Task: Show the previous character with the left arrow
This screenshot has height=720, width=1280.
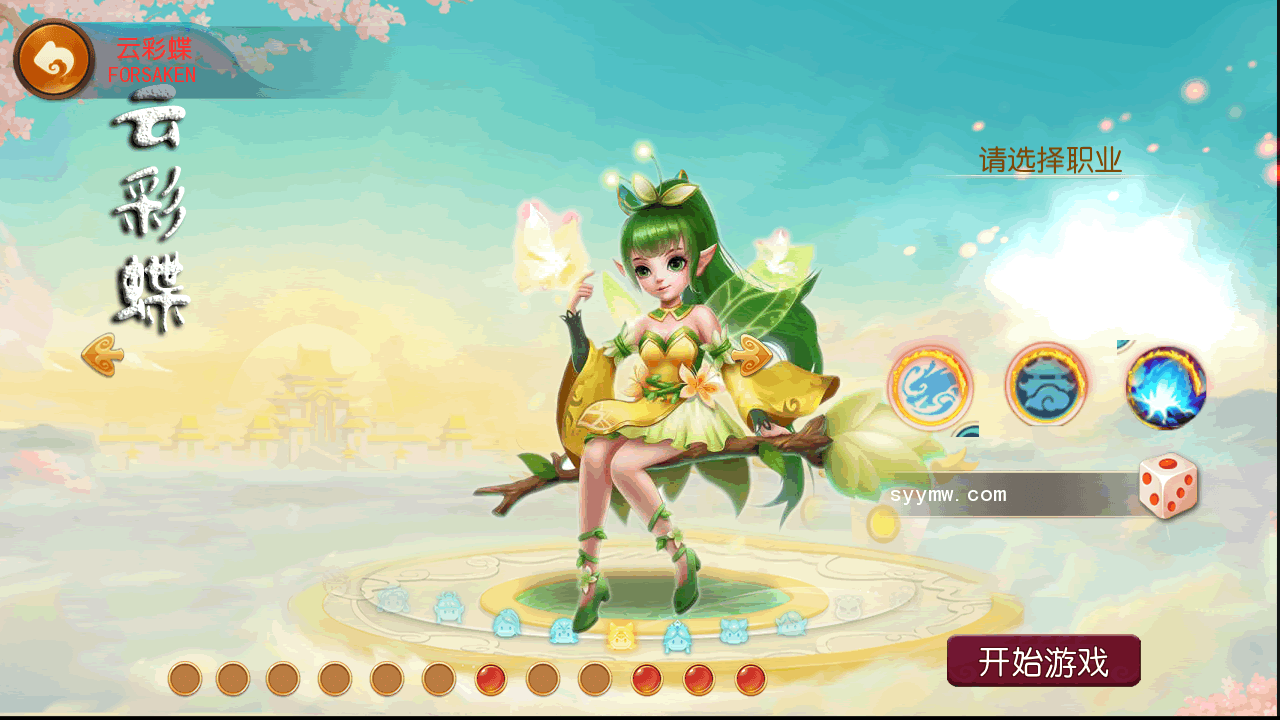Action: [102, 355]
